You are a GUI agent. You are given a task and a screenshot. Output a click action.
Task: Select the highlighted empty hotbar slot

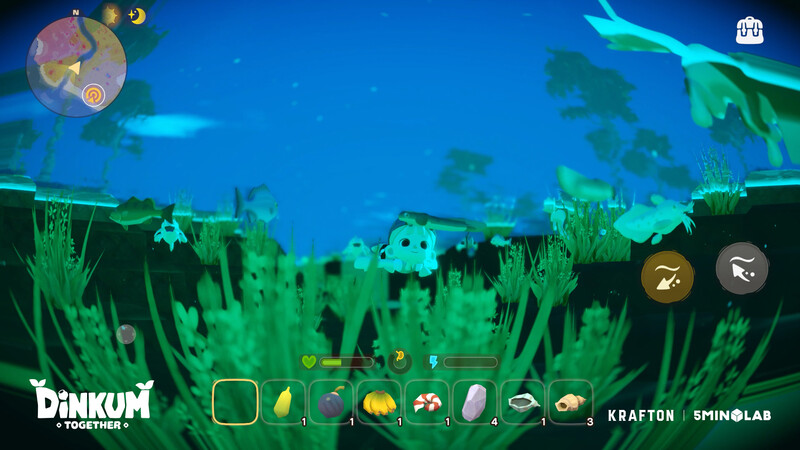click(x=236, y=403)
